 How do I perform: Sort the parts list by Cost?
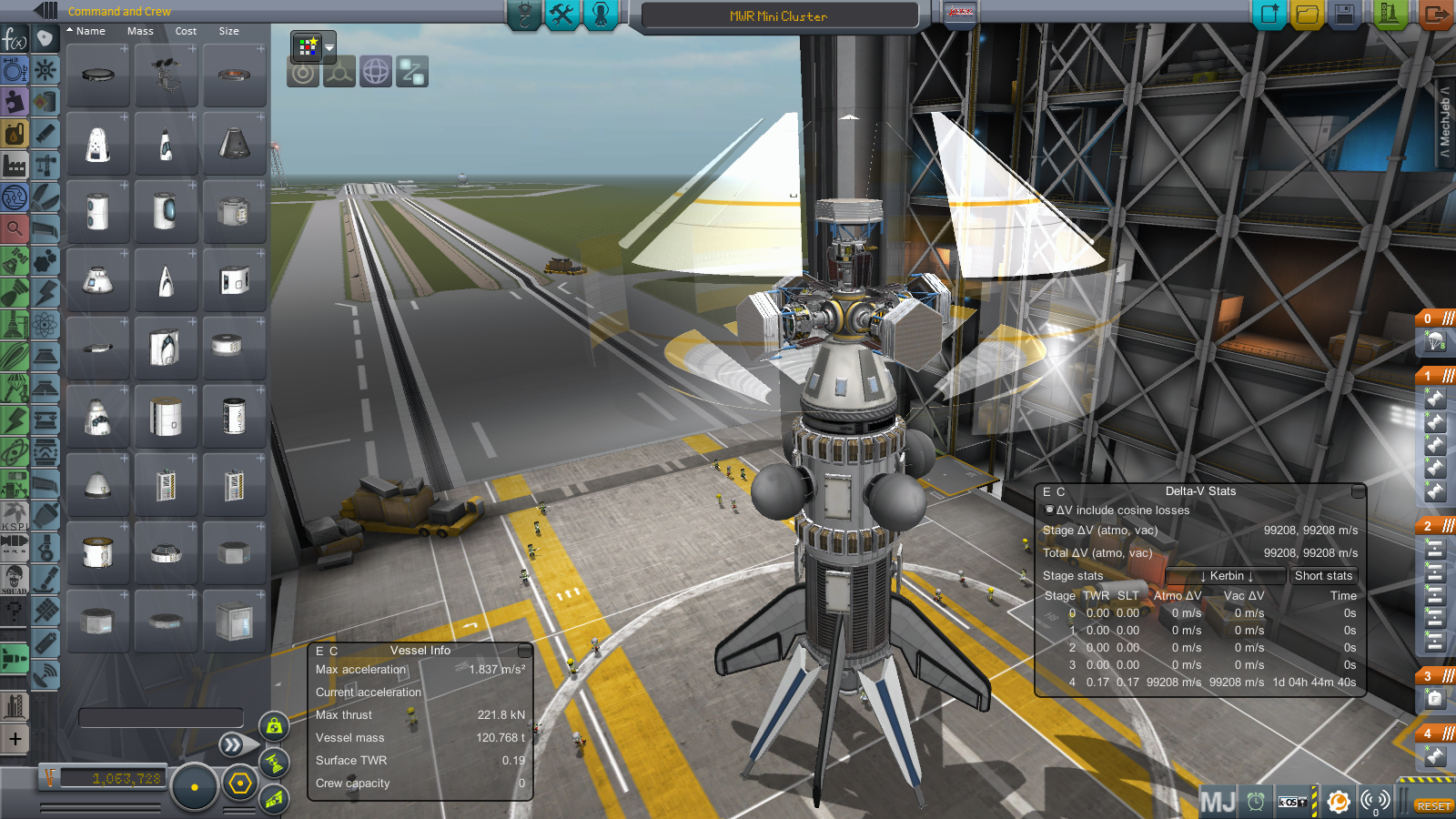tap(186, 31)
